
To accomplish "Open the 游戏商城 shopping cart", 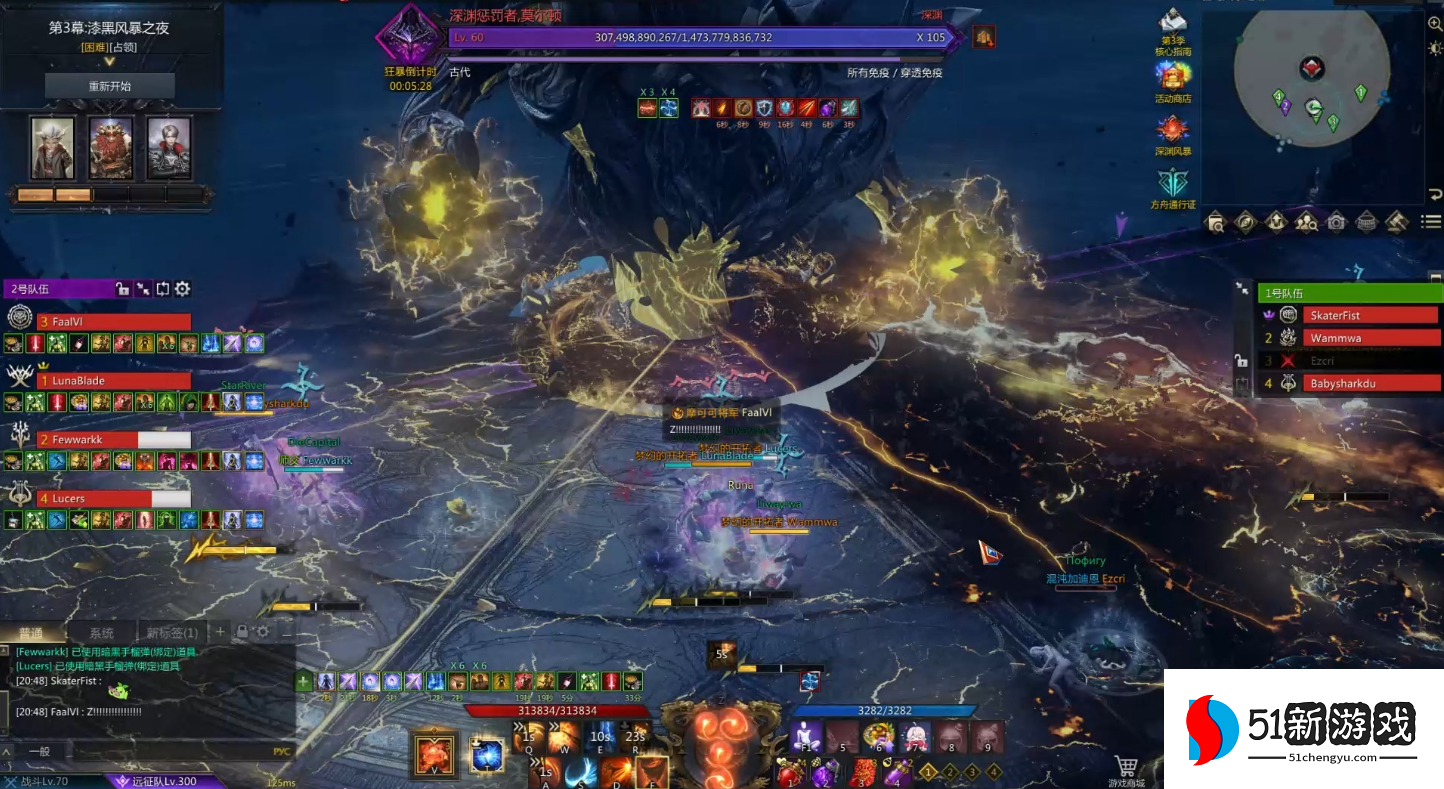I will coord(1127,768).
